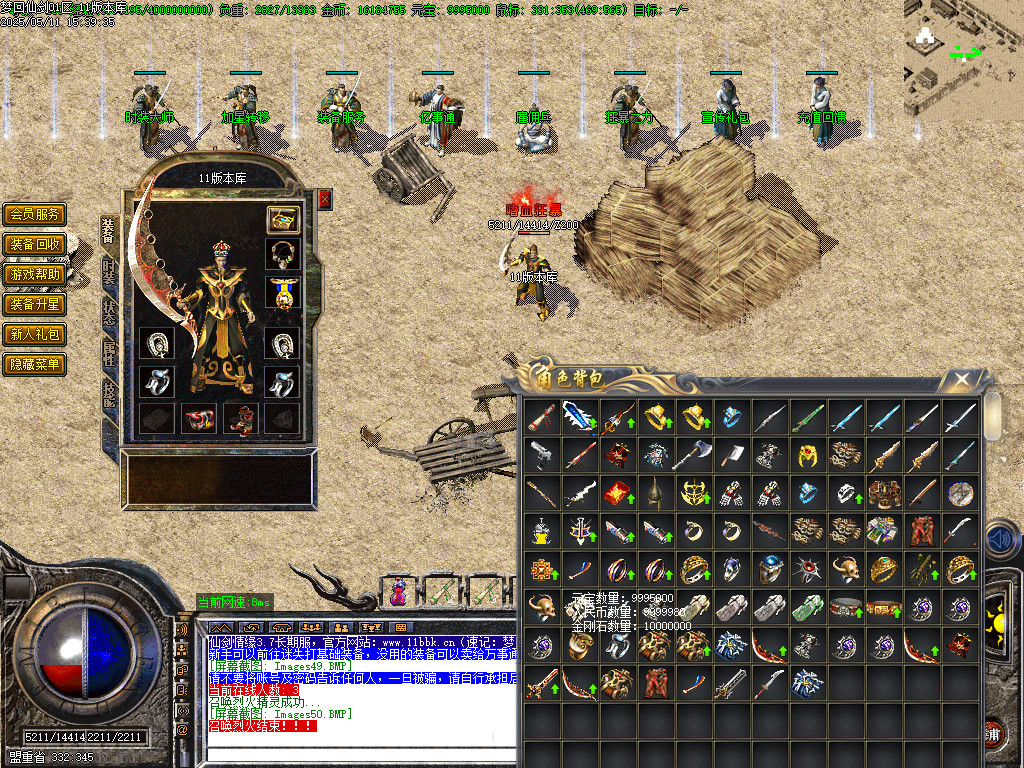Click the 隐藏菜单 hide menu button
This screenshot has width=1024, height=768.
pos(35,364)
